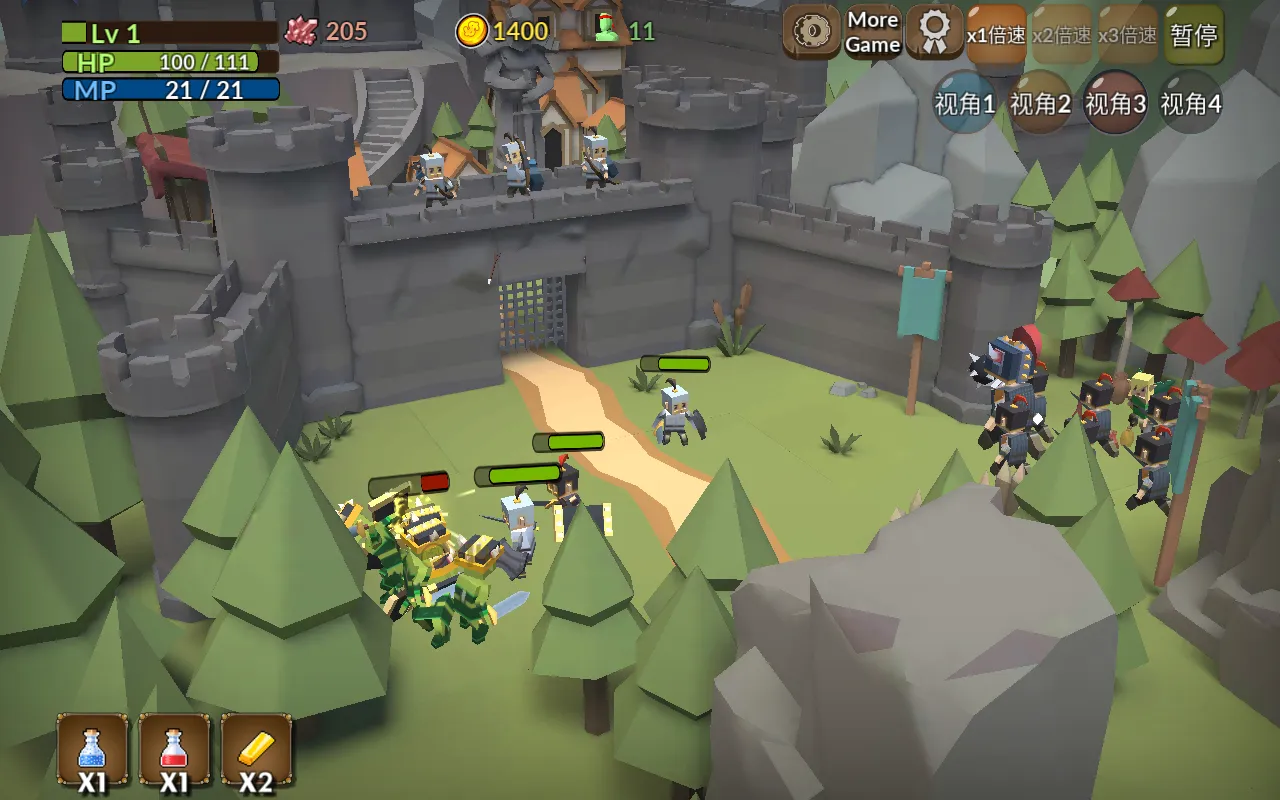The image size is (1280, 800).
Task: Open the gear settings menu
Action: coord(811,33)
